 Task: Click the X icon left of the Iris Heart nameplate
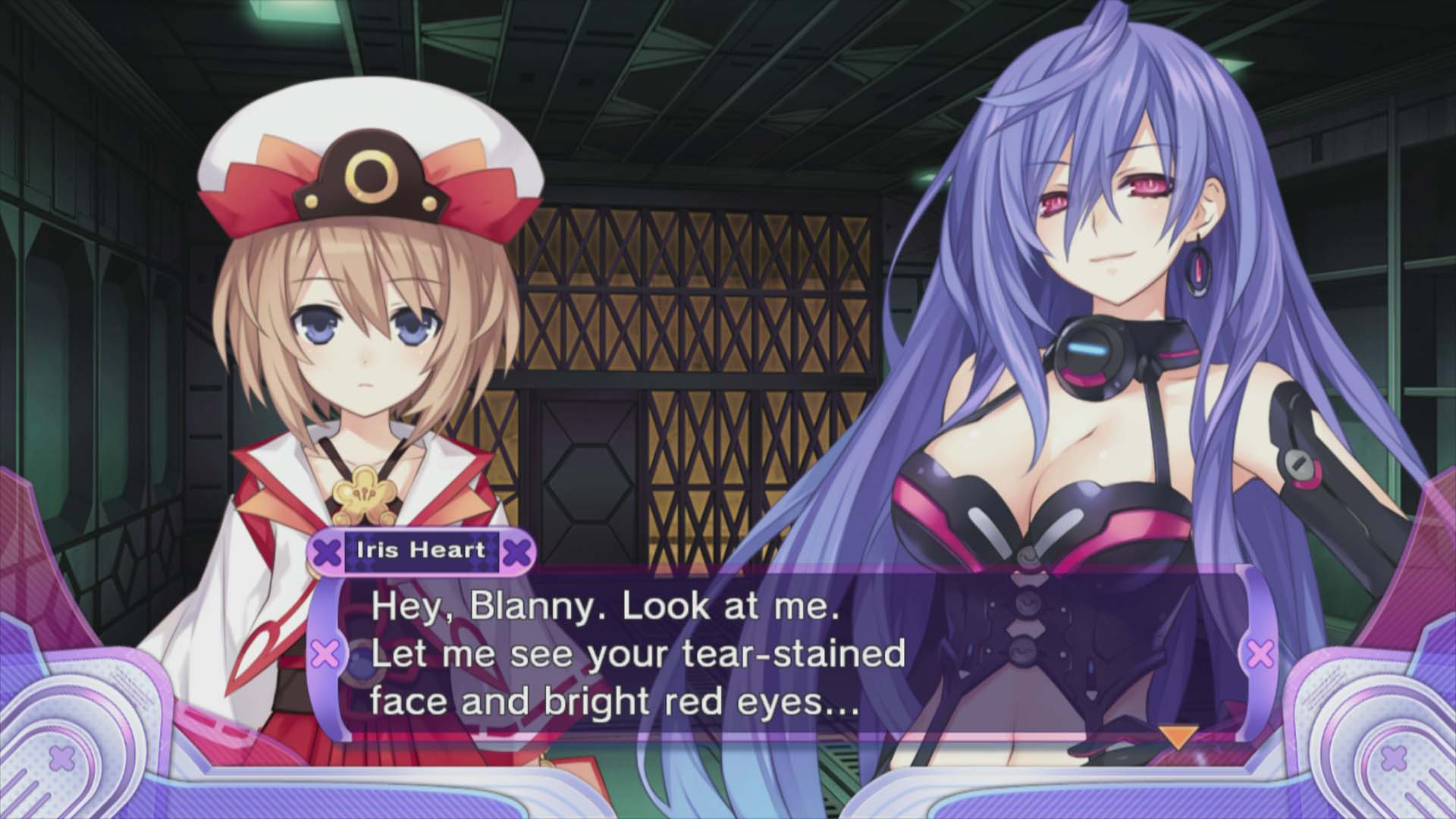pyautogui.click(x=327, y=552)
